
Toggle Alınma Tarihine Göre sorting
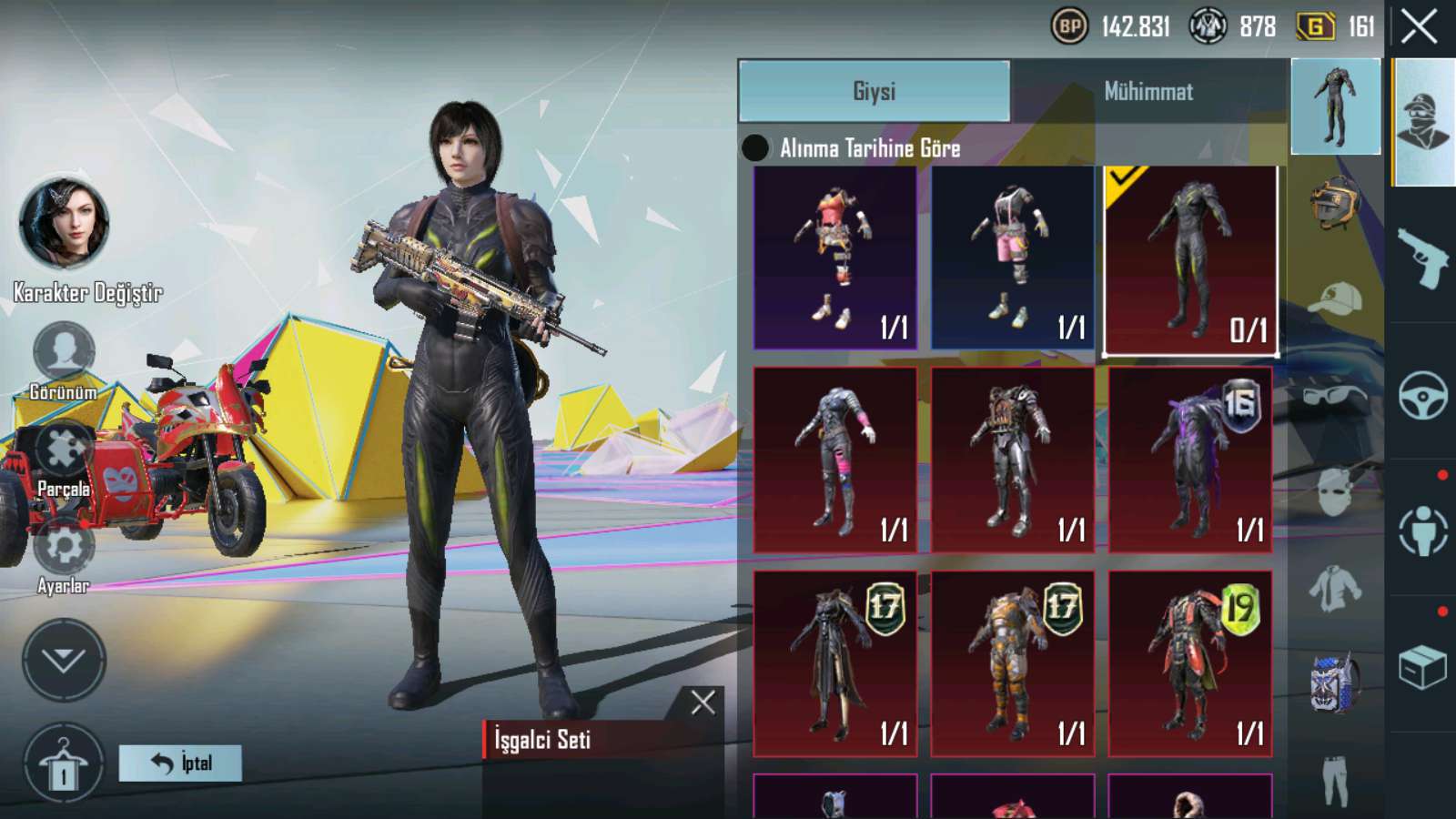[755, 147]
